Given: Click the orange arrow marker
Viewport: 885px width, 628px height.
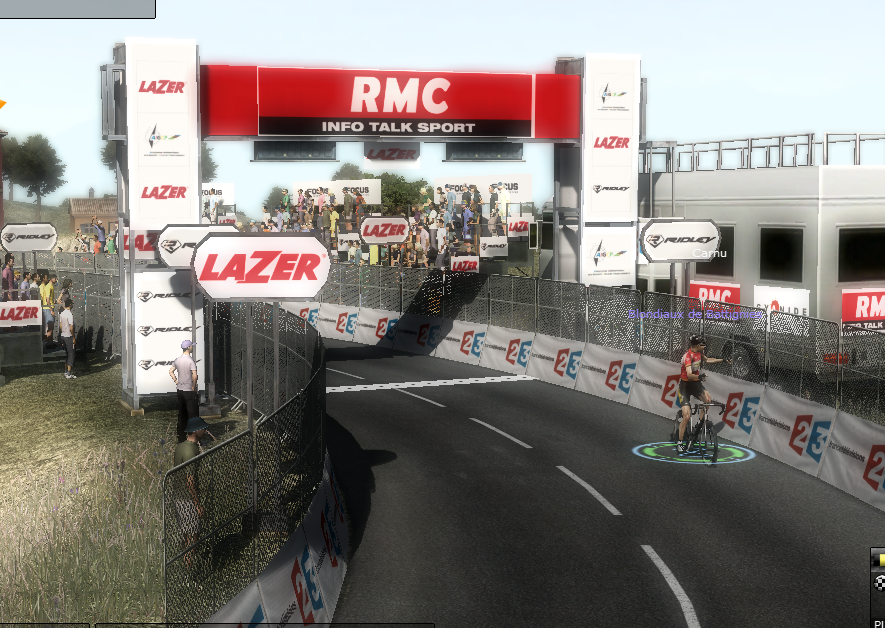Looking at the screenshot, I should 2,103.
